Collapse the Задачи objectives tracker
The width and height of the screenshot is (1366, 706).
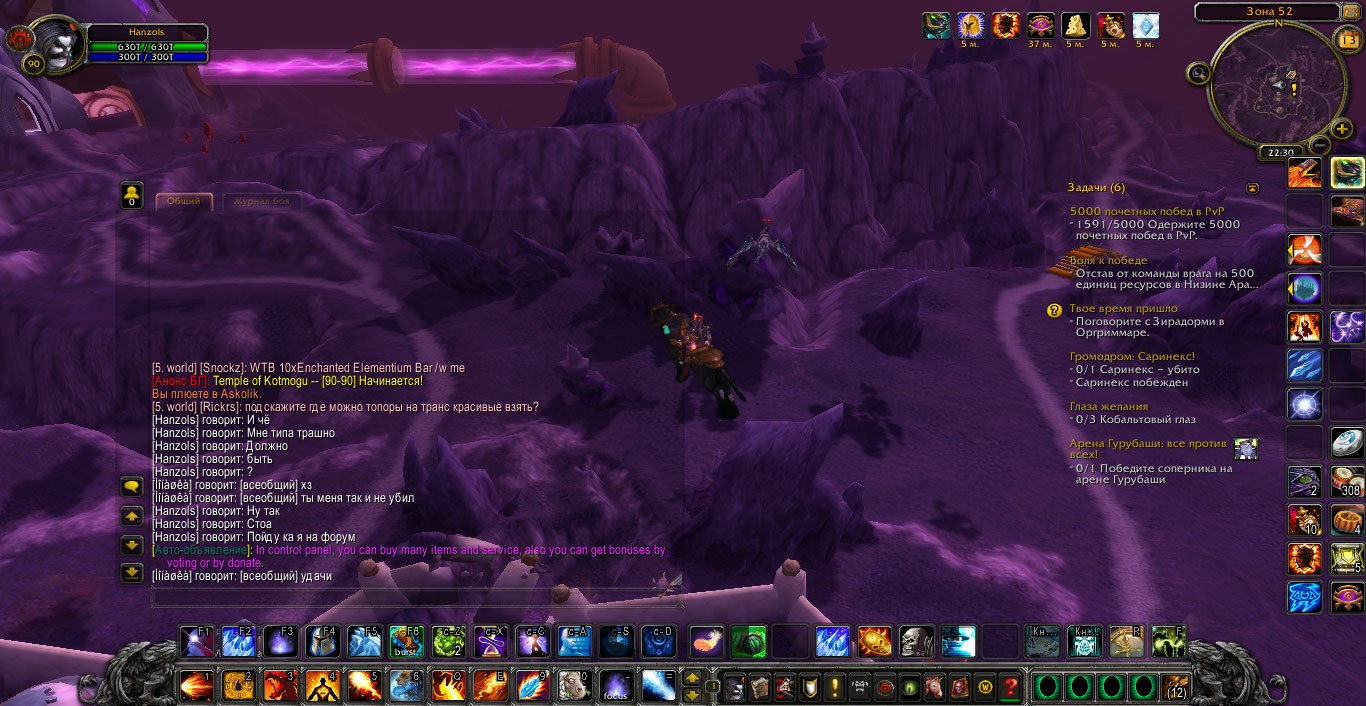point(1252,188)
